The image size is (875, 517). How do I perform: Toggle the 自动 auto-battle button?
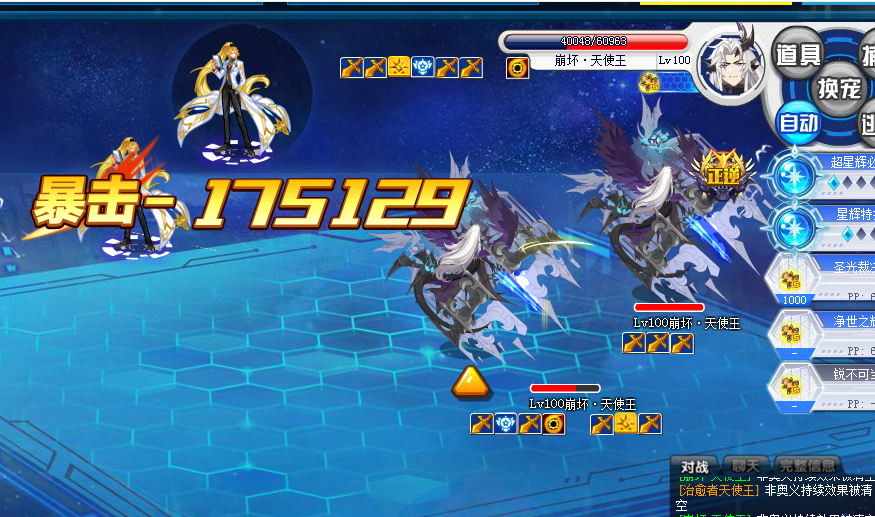tap(798, 124)
